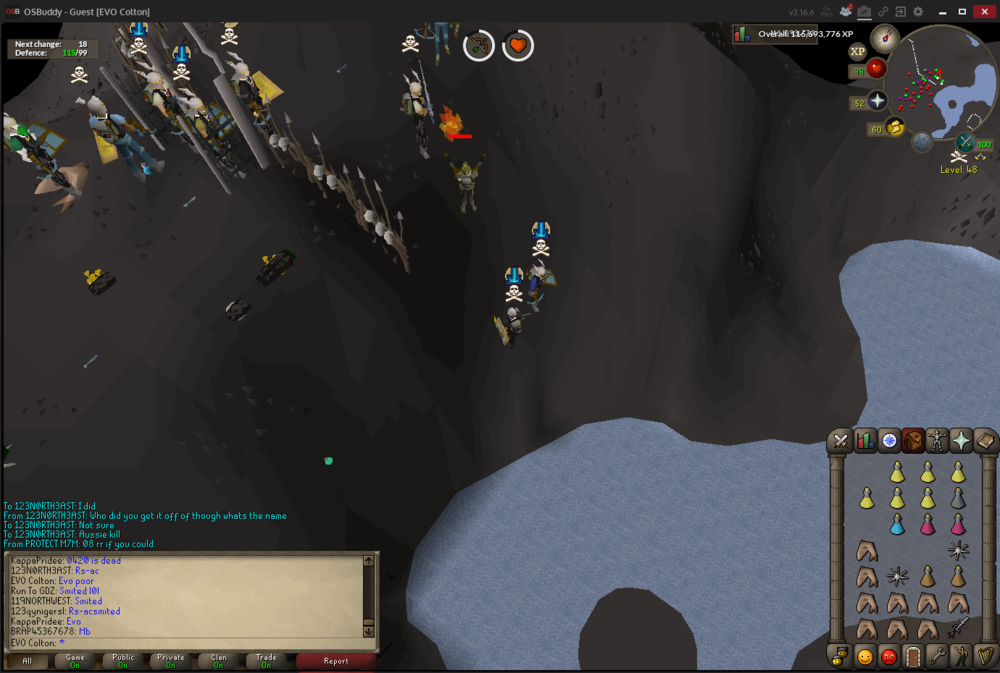Select the blue potion in inventory
The width and height of the screenshot is (1000, 673).
(x=897, y=524)
